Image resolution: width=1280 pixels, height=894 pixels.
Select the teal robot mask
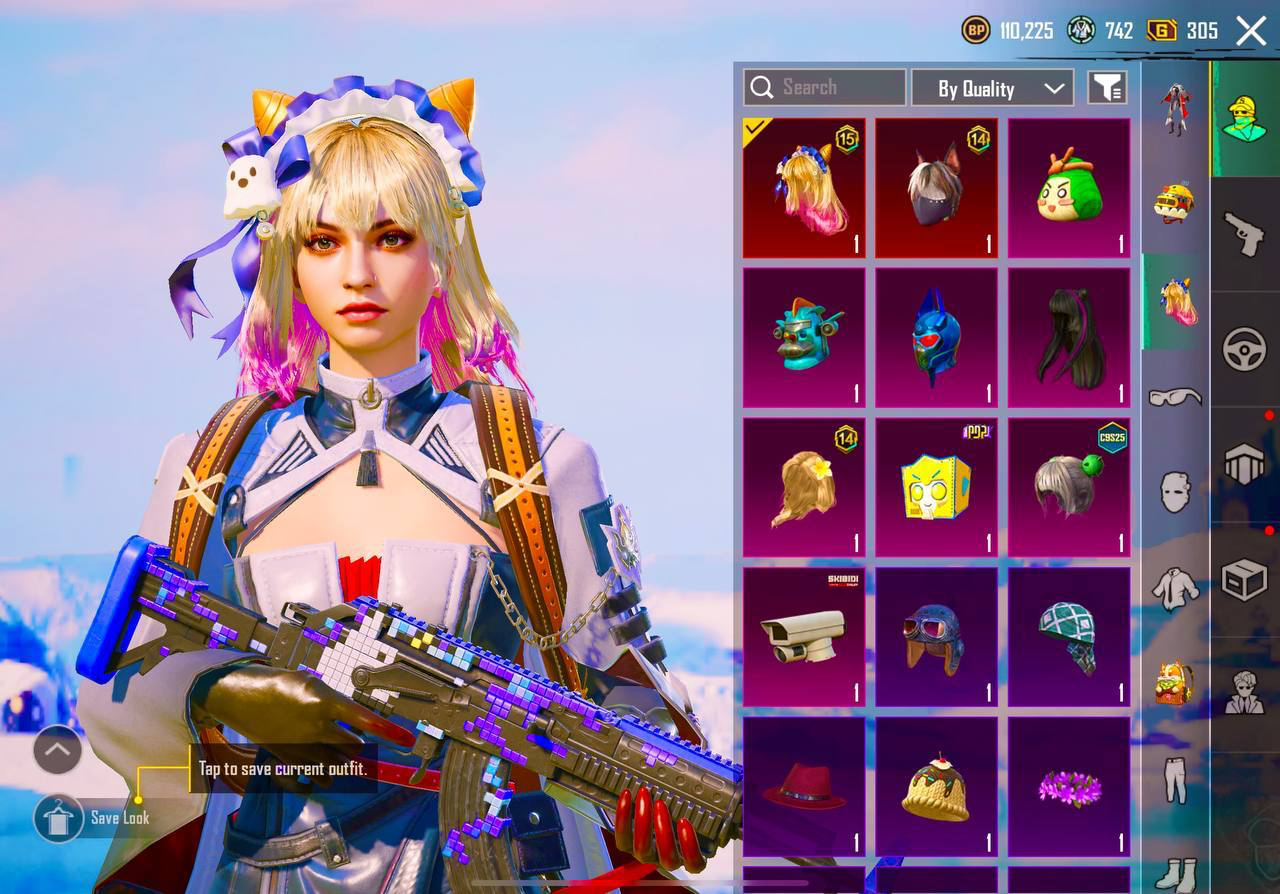804,337
